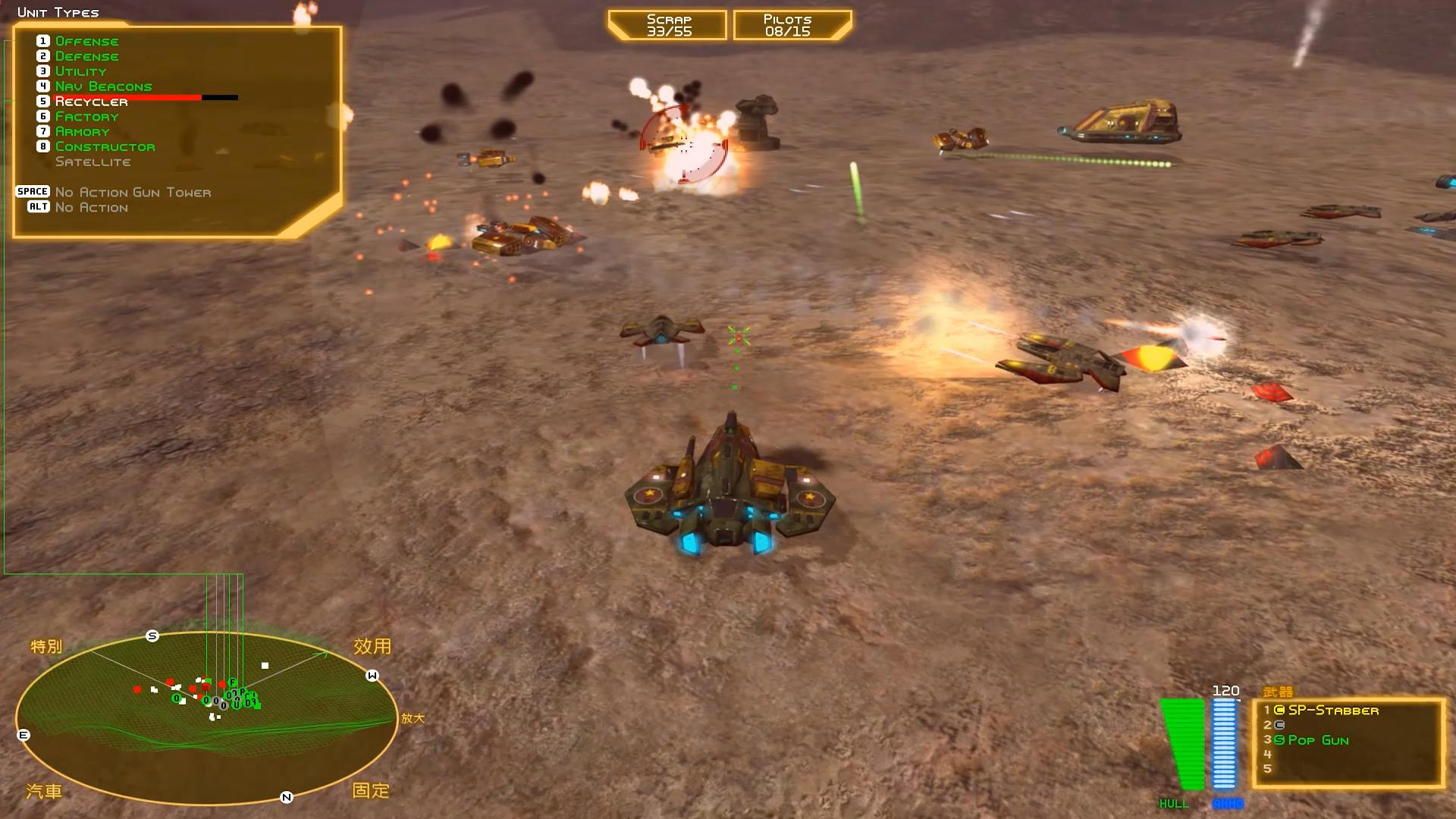Click the 'N' compass marker on the radar
Viewport: 1456px width, 819px height.
click(x=286, y=798)
